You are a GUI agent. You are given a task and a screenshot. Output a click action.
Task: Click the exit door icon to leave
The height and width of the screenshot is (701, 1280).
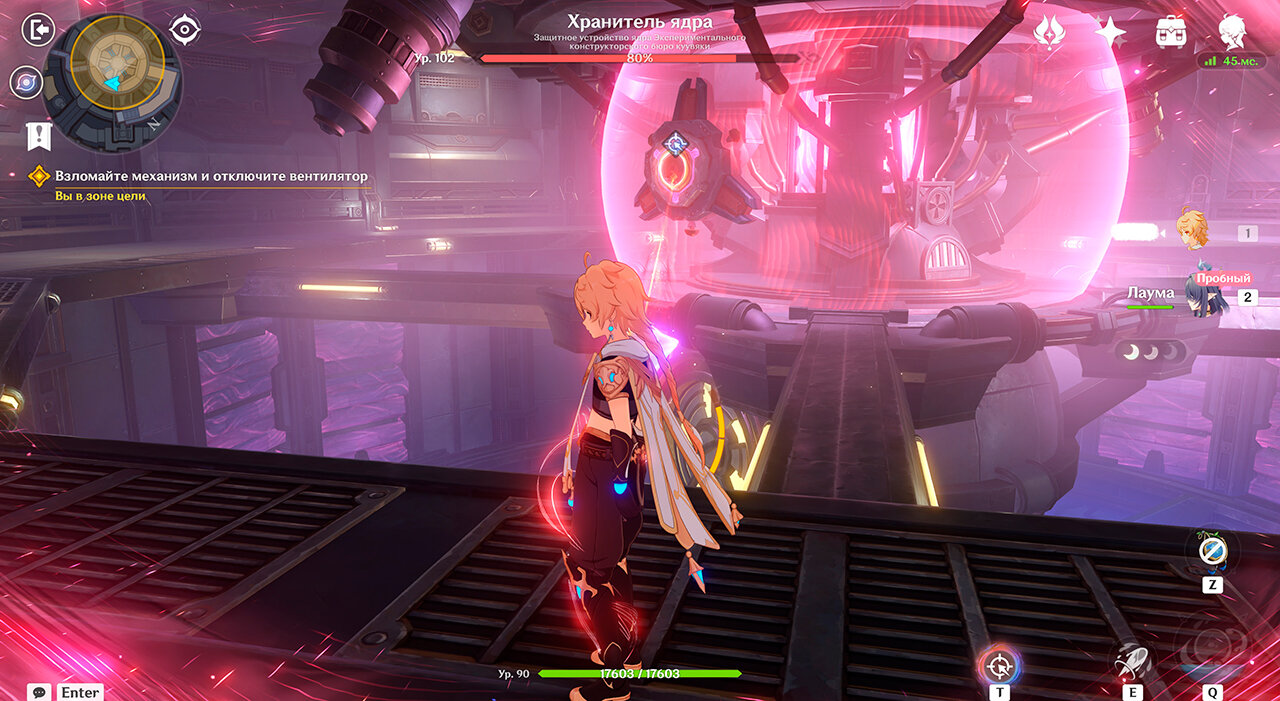pyautogui.click(x=40, y=30)
